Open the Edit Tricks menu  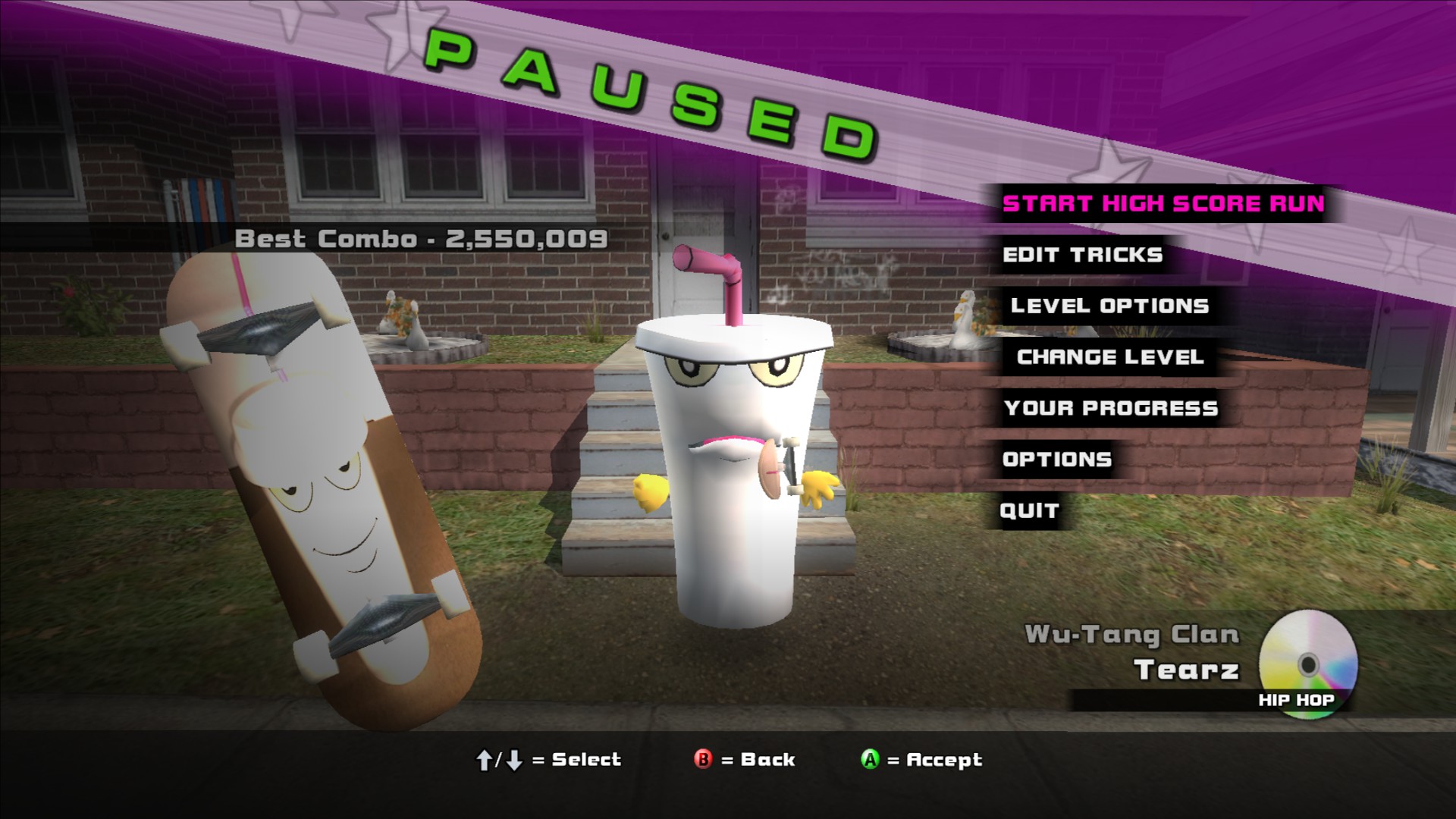point(1082,255)
